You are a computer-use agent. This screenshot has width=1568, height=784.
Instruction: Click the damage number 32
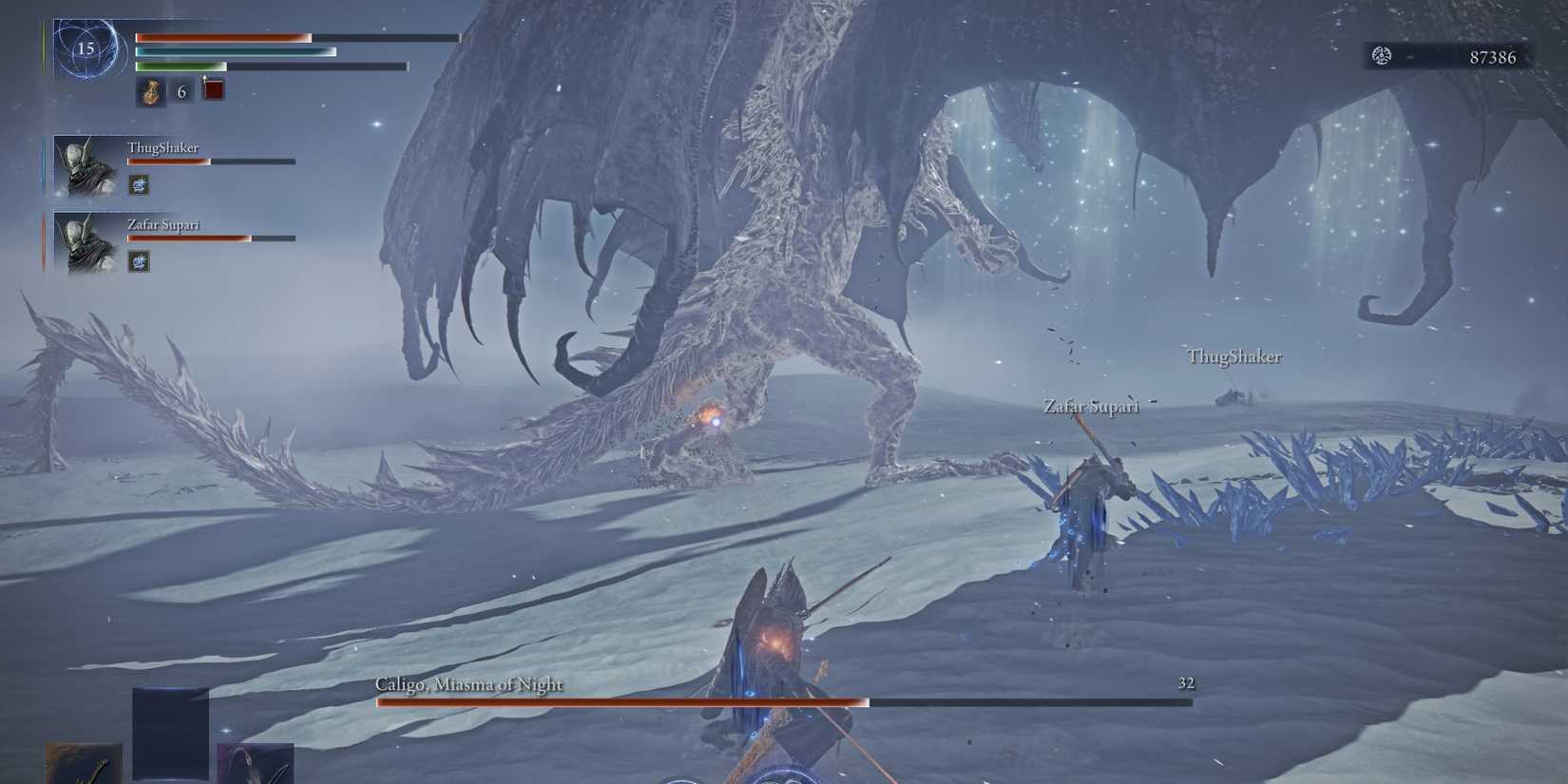coord(1185,682)
